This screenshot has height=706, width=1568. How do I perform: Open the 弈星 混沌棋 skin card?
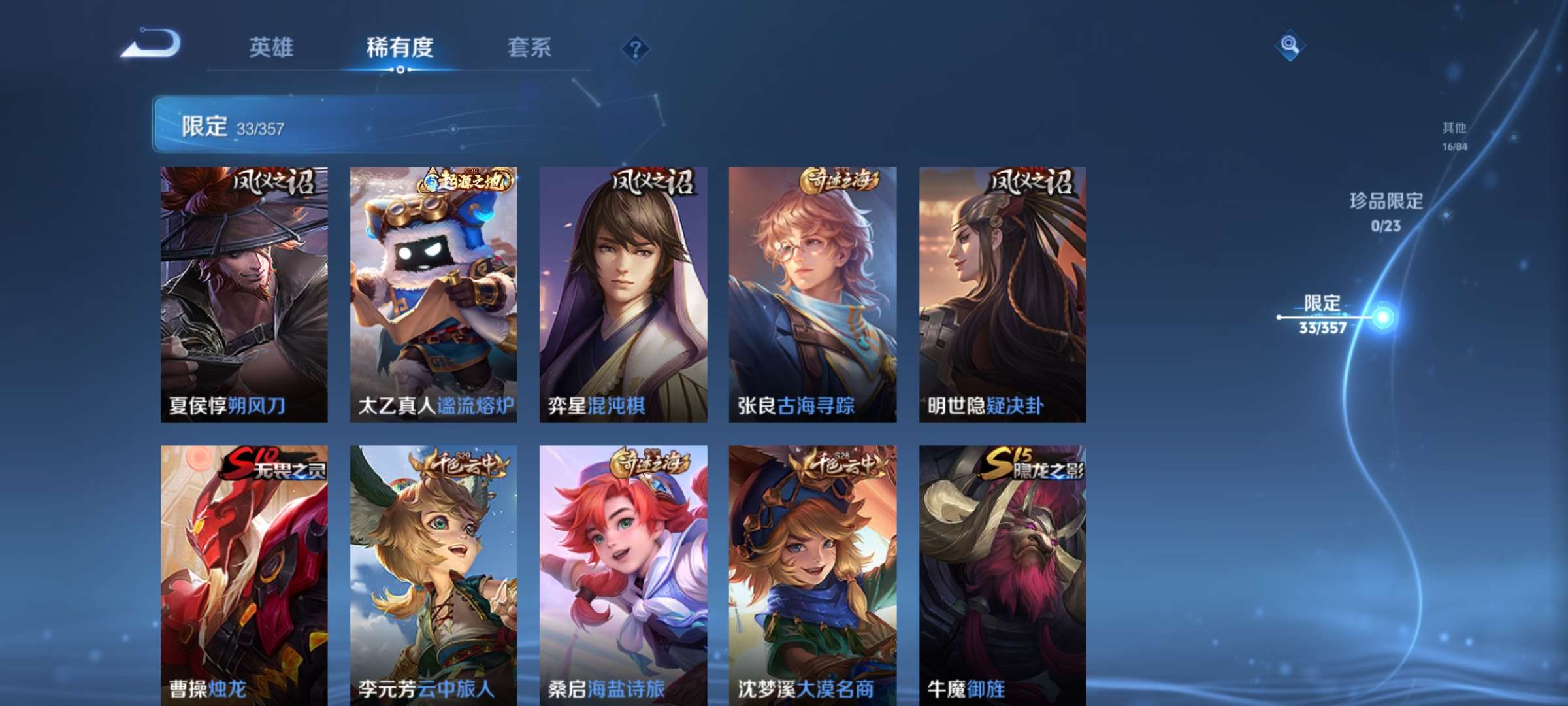pyautogui.click(x=624, y=291)
